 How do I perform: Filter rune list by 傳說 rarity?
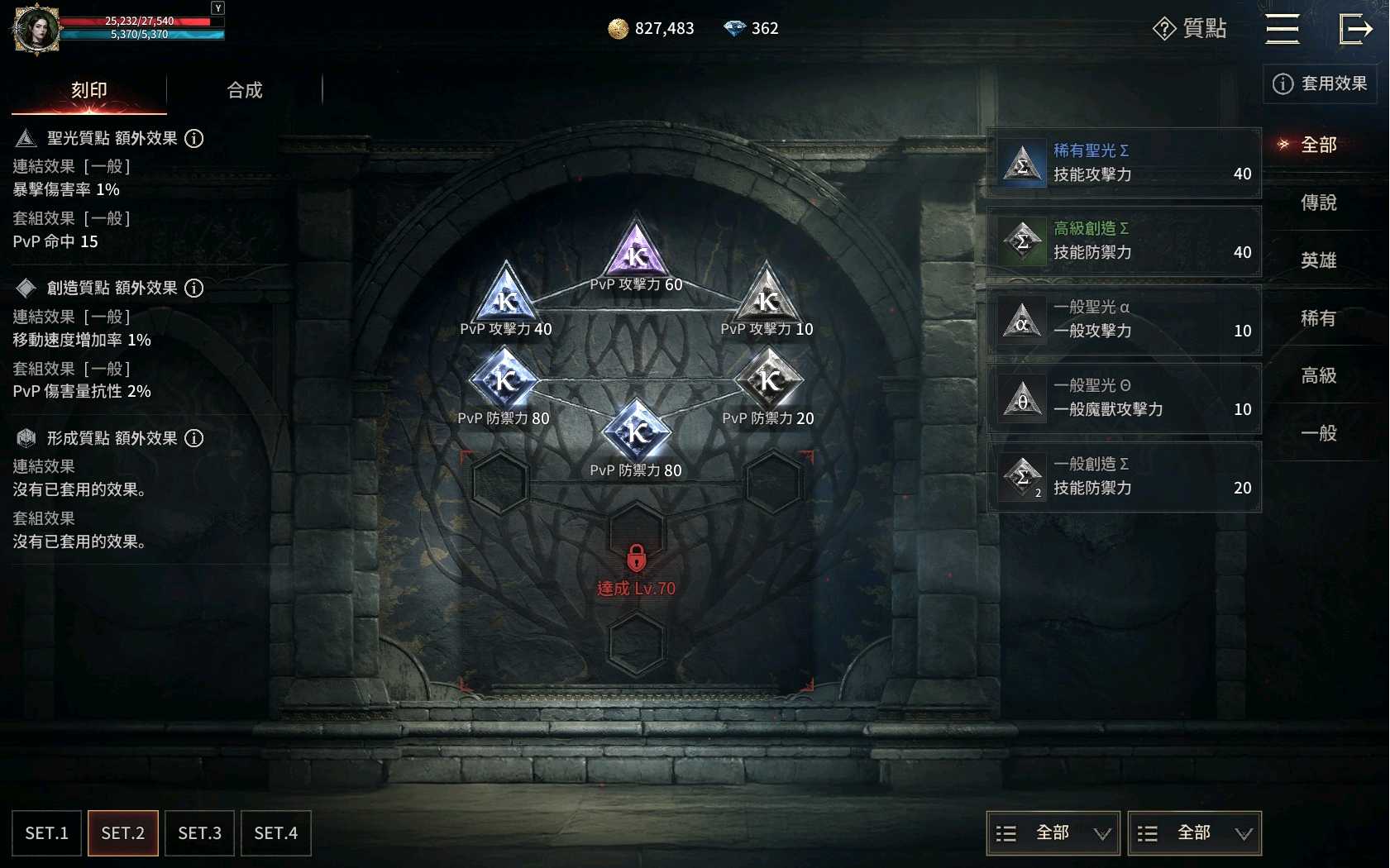tap(1318, 203)
